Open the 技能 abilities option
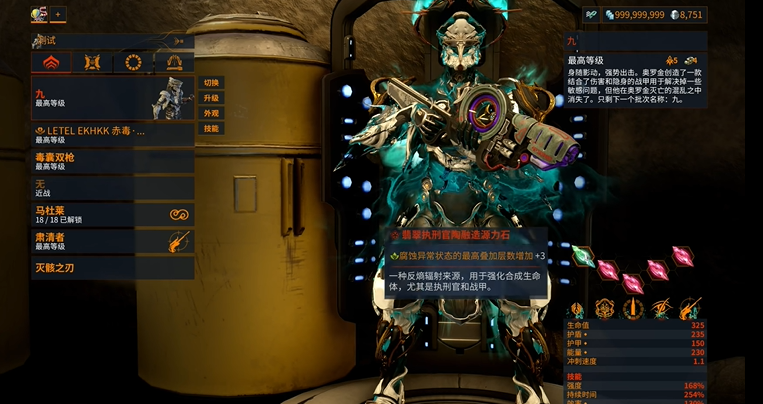The height and width of the screenshot is (404, 763). pos(211,129)
